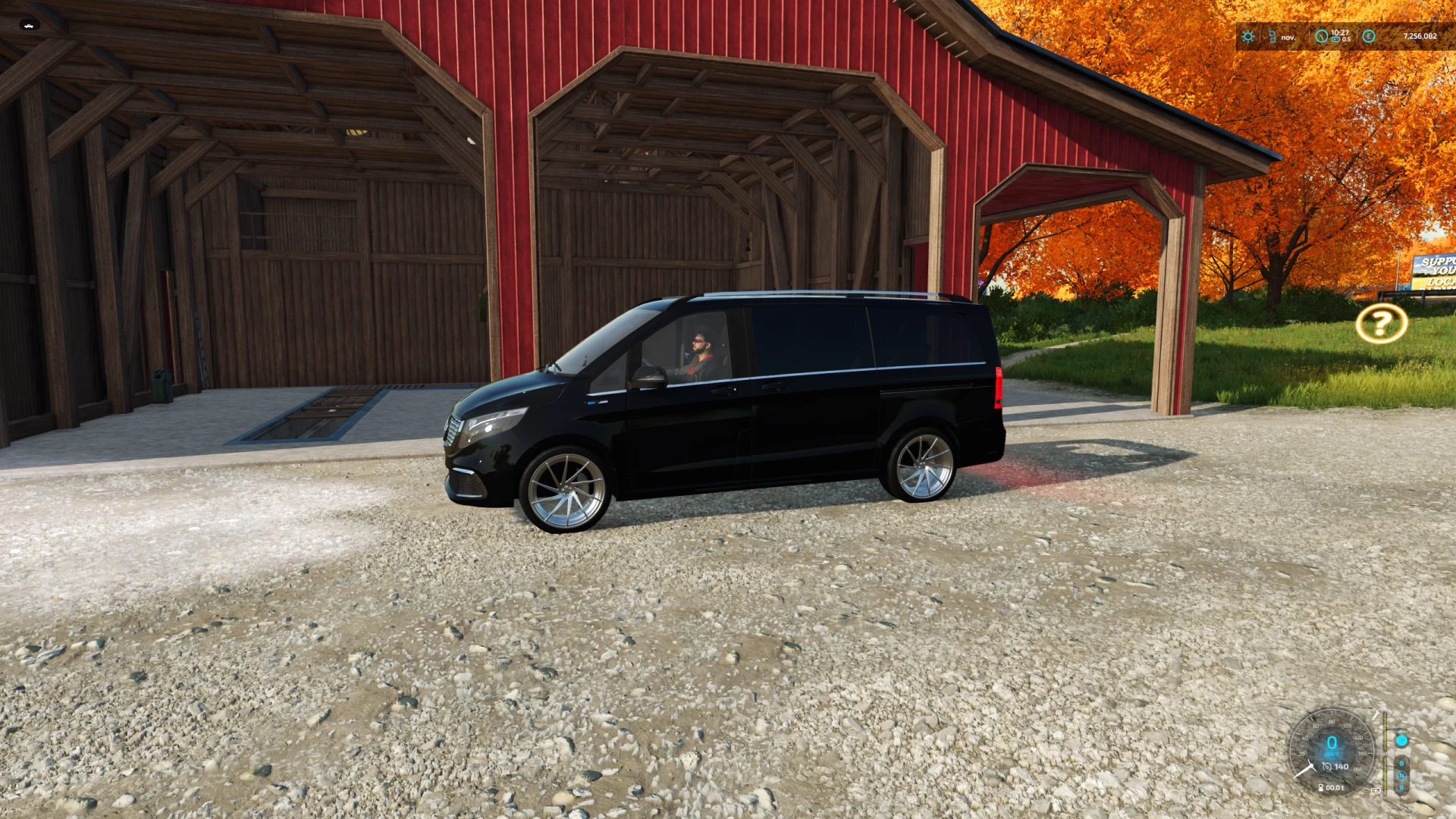Click the euro currency icon in the HUD
This screenshot has height=819, width=1456.
pos(1369,36)
